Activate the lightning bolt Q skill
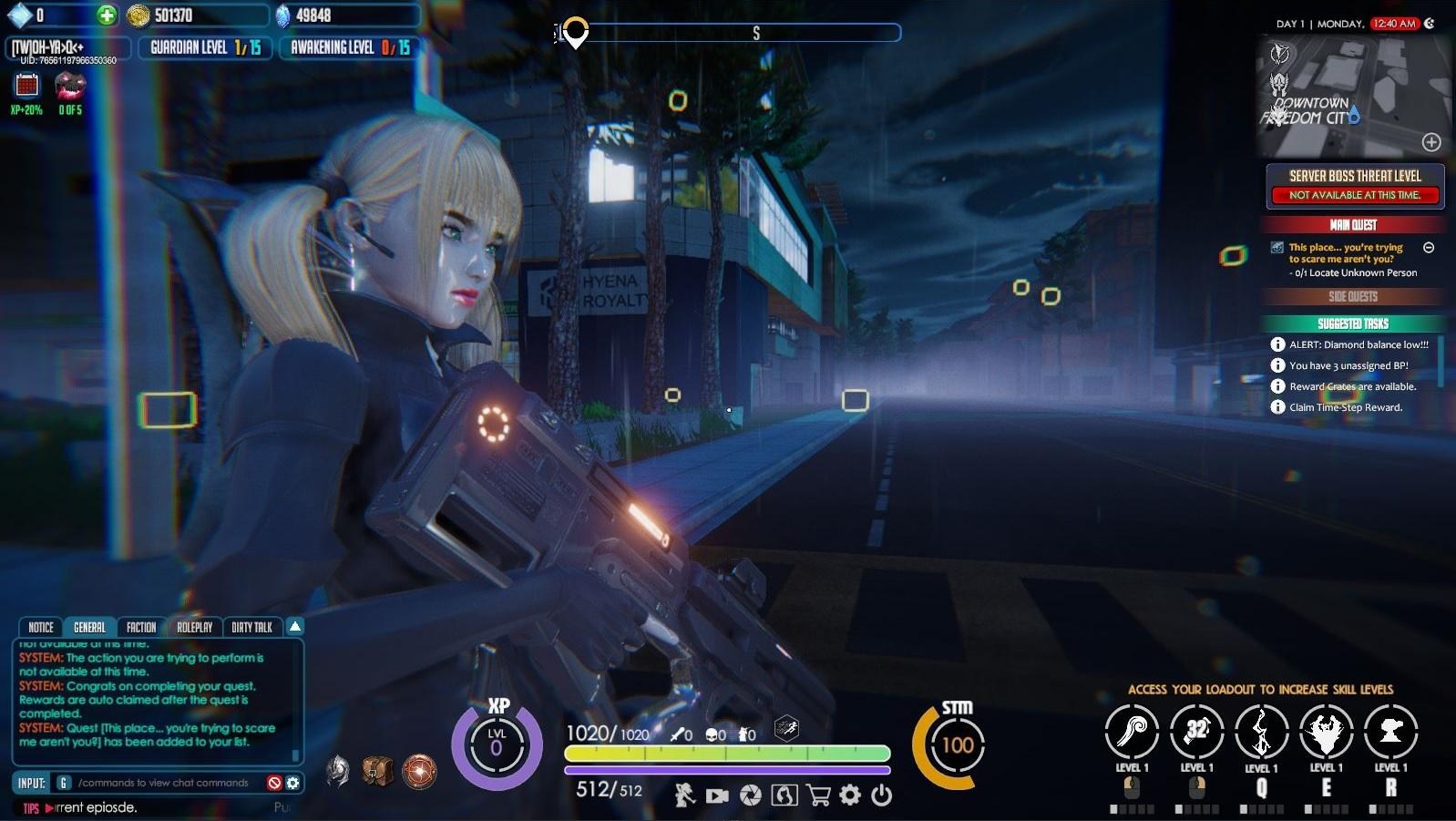The width and height of the screenshot is (1456, 821). pos(1261,732)
